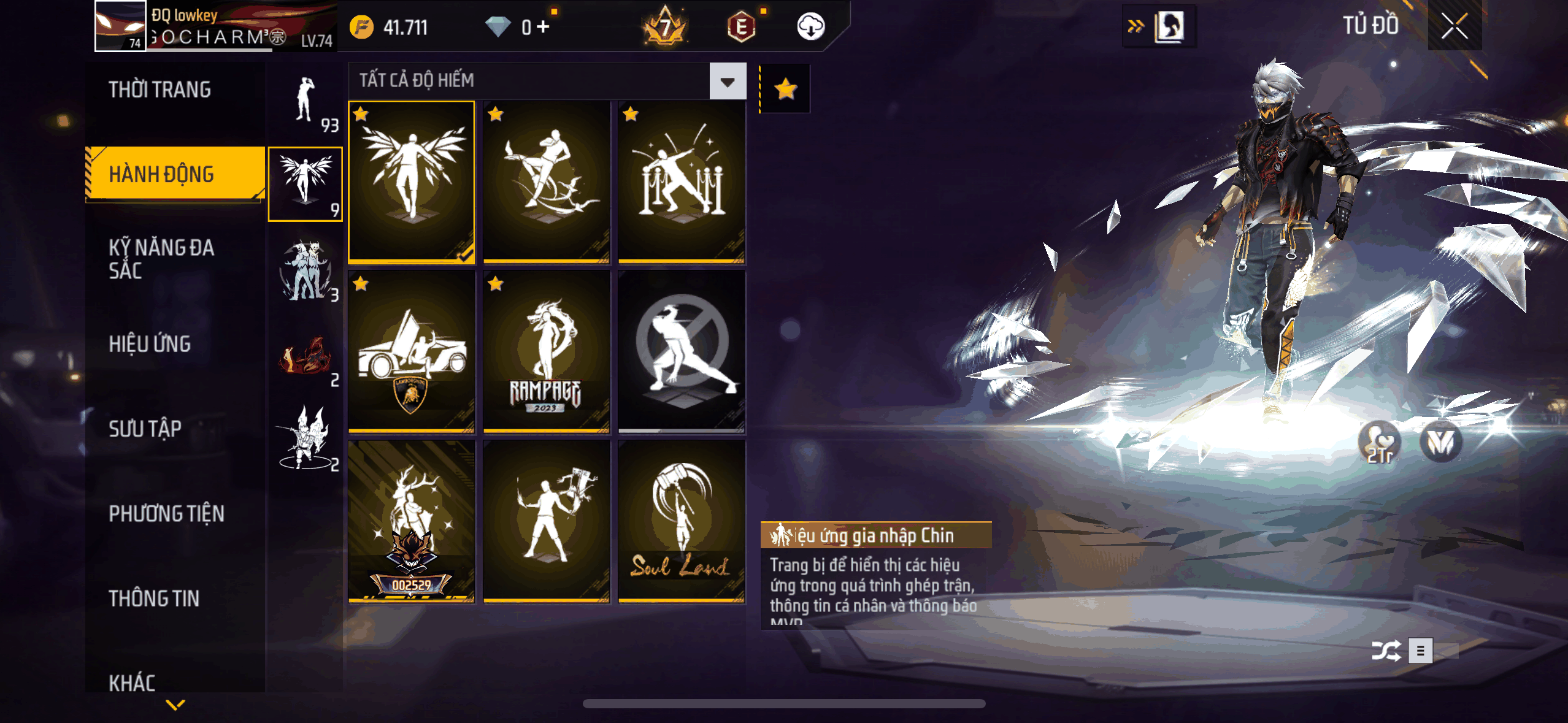
Task: Select the empty crossed-out emote slot
Action: 681,351
